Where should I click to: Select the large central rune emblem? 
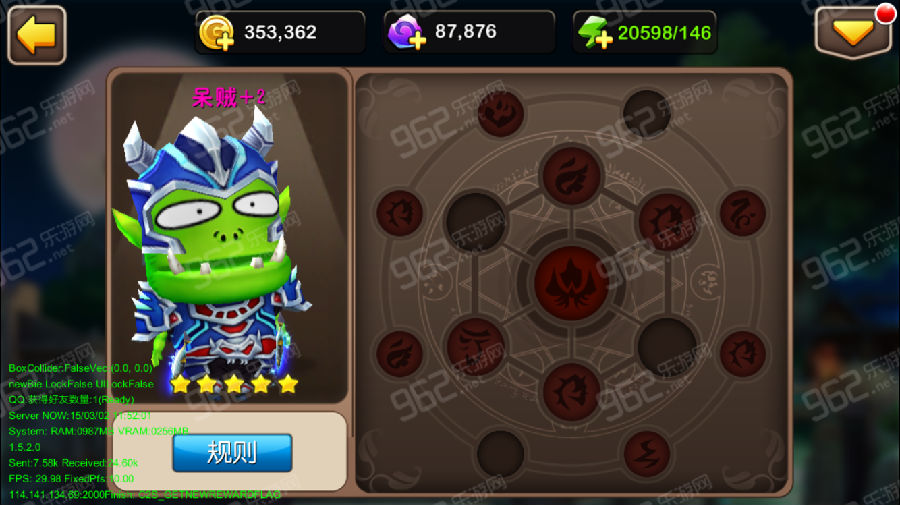tap(571, 280)
